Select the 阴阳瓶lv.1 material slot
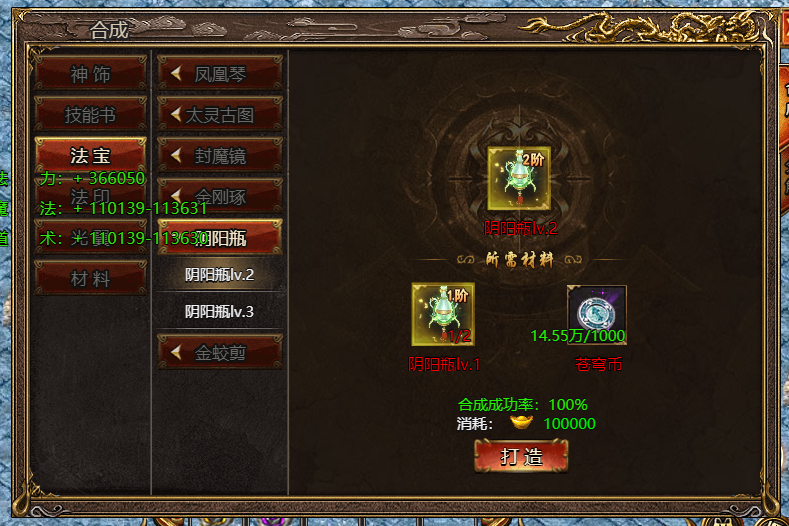This screenshot has height=526, width=789. pos(443,315)
